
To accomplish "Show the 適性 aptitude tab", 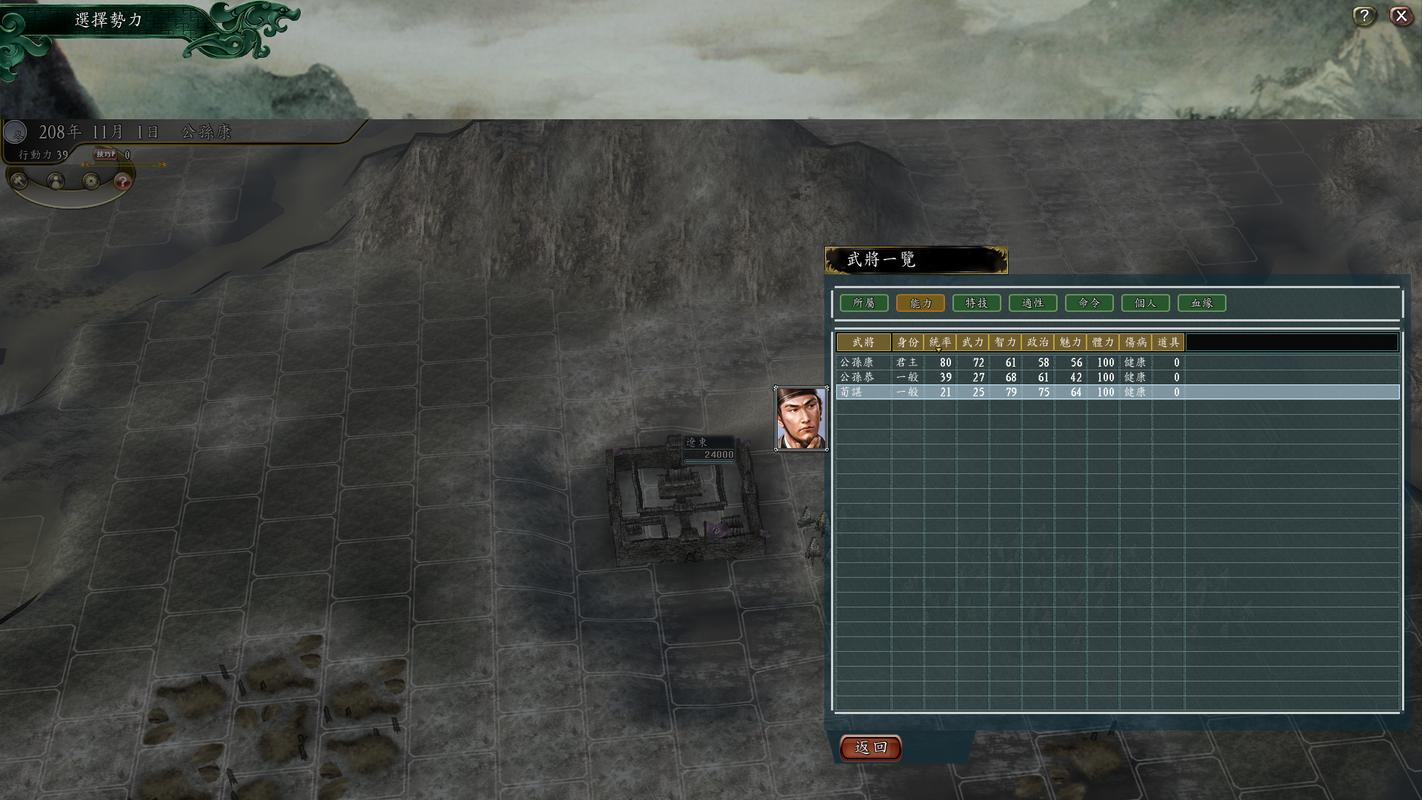I will click(x=1032, y=303).
